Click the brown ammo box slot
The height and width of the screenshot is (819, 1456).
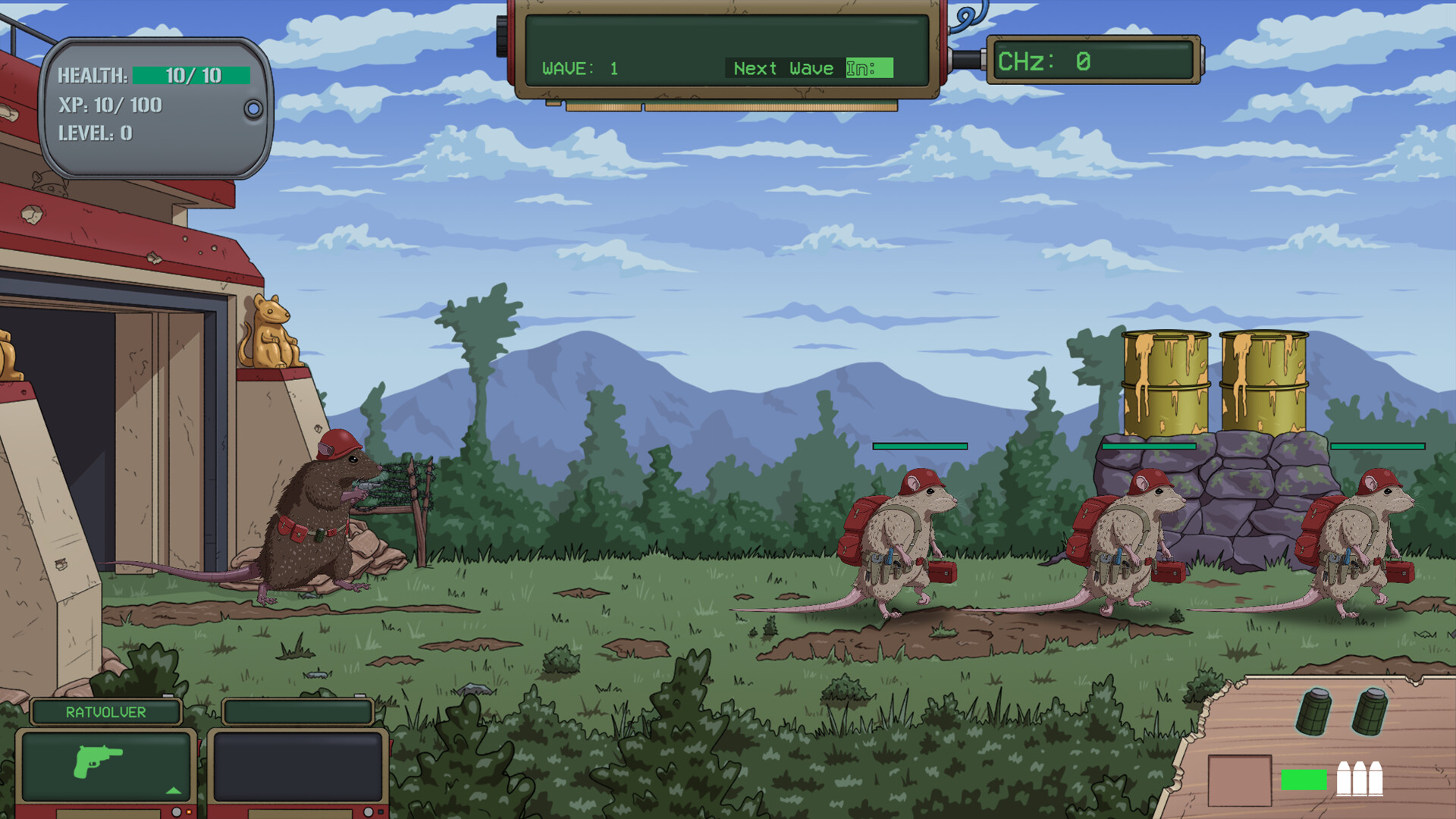pyautogui.click(x=1240, y=780)
